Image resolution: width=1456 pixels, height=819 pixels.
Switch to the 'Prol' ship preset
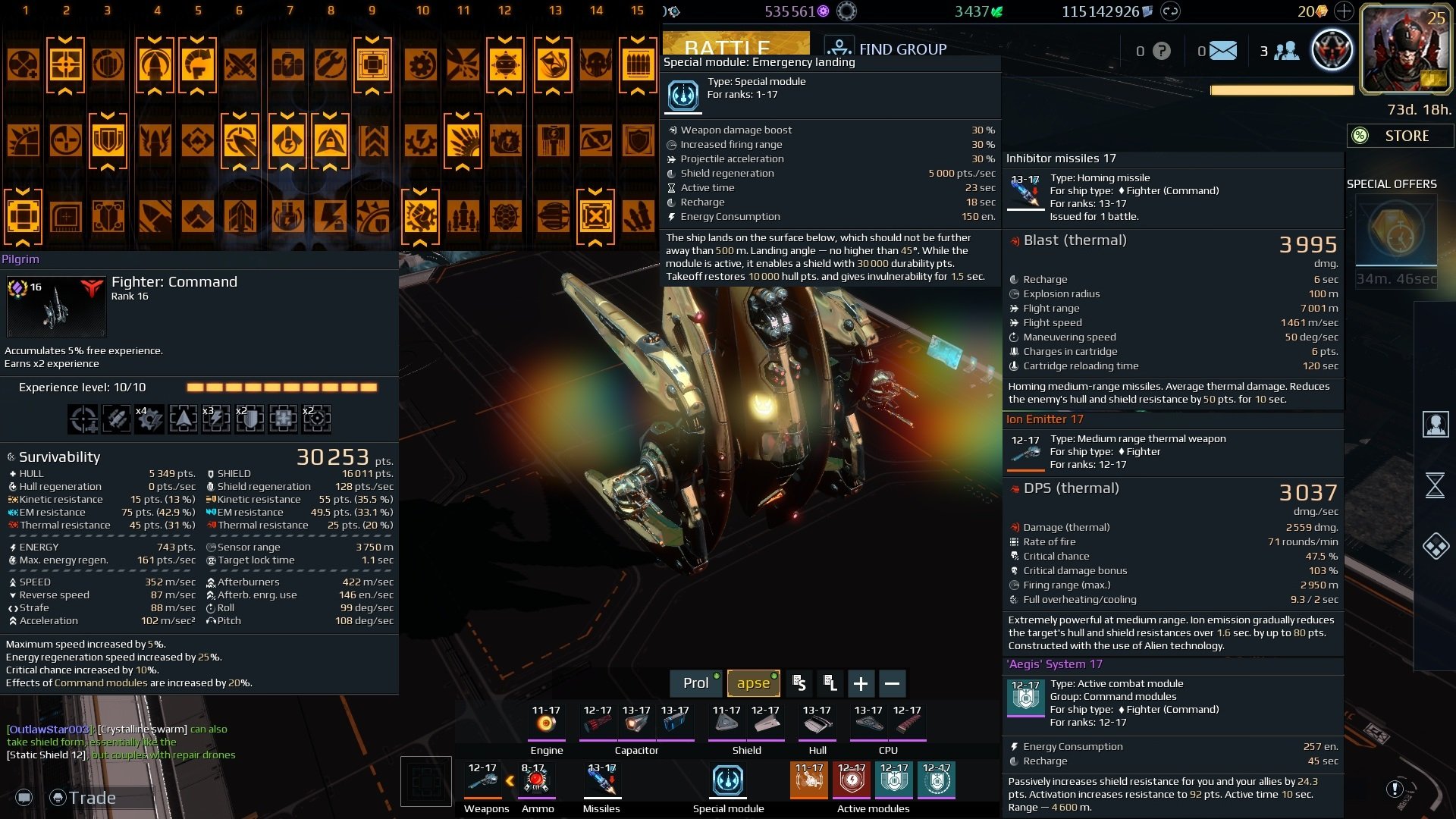click(696, 683)
